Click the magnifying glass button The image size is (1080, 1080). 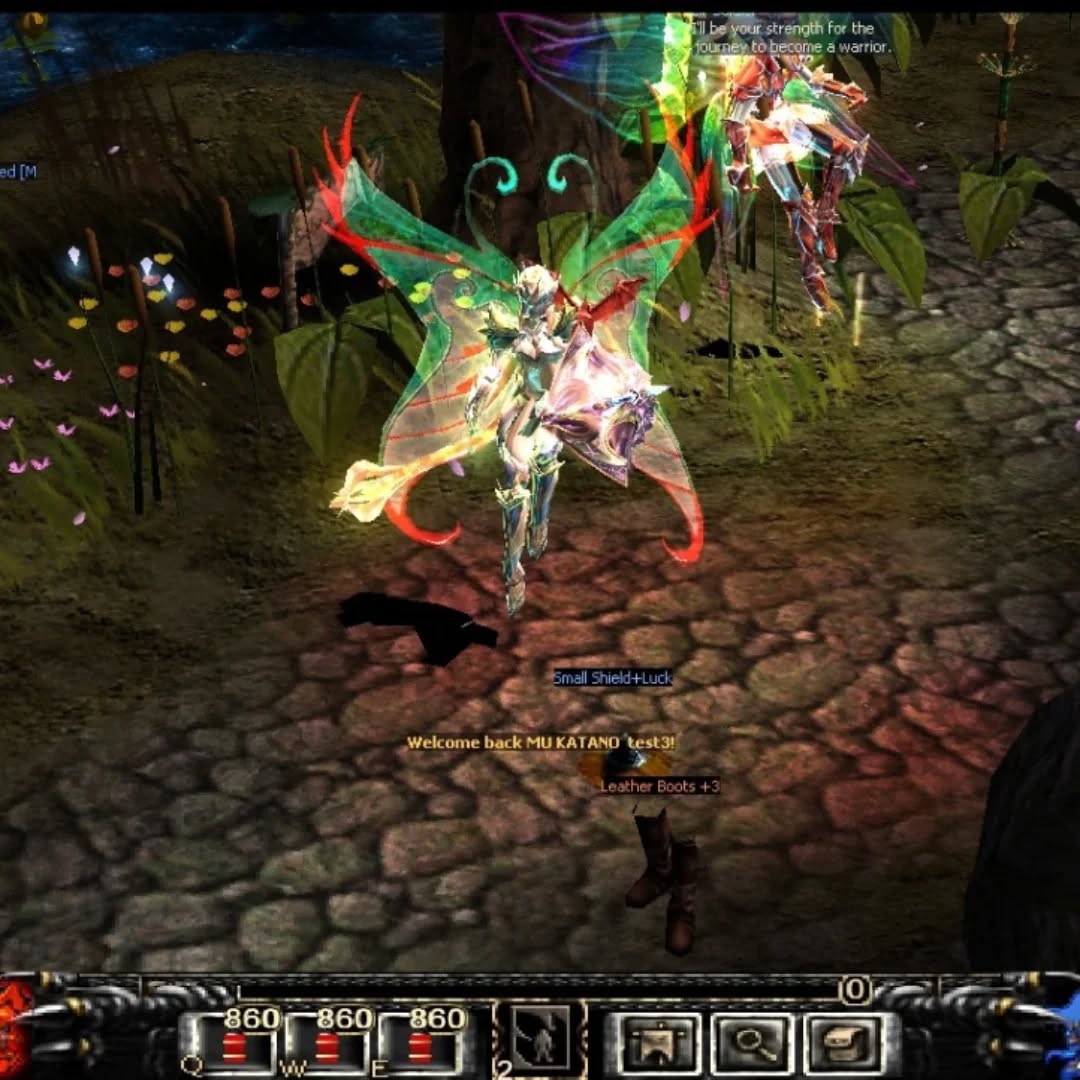coord(751,1045)
